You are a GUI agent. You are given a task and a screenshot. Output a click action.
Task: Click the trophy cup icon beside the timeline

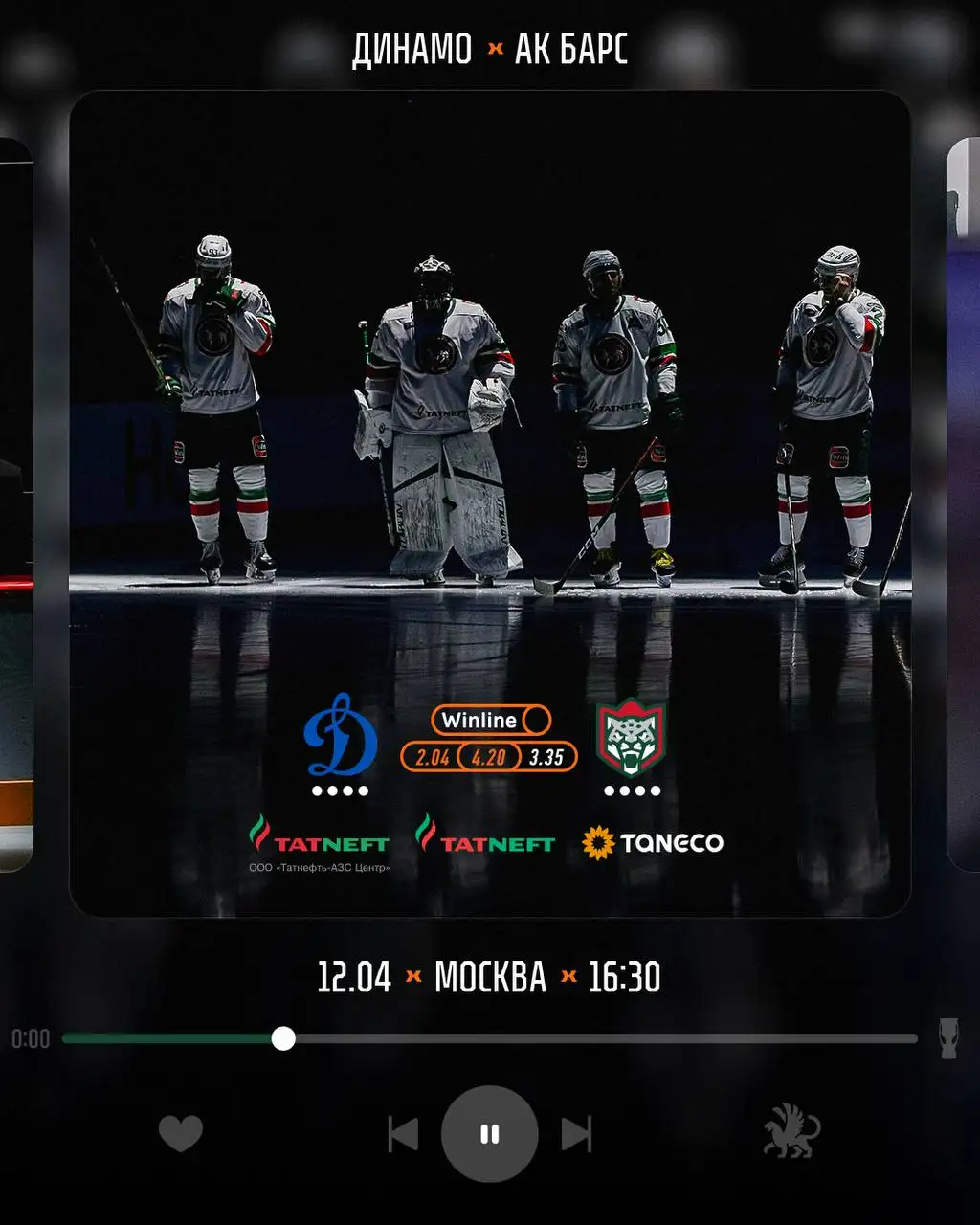pos(948,1038)
